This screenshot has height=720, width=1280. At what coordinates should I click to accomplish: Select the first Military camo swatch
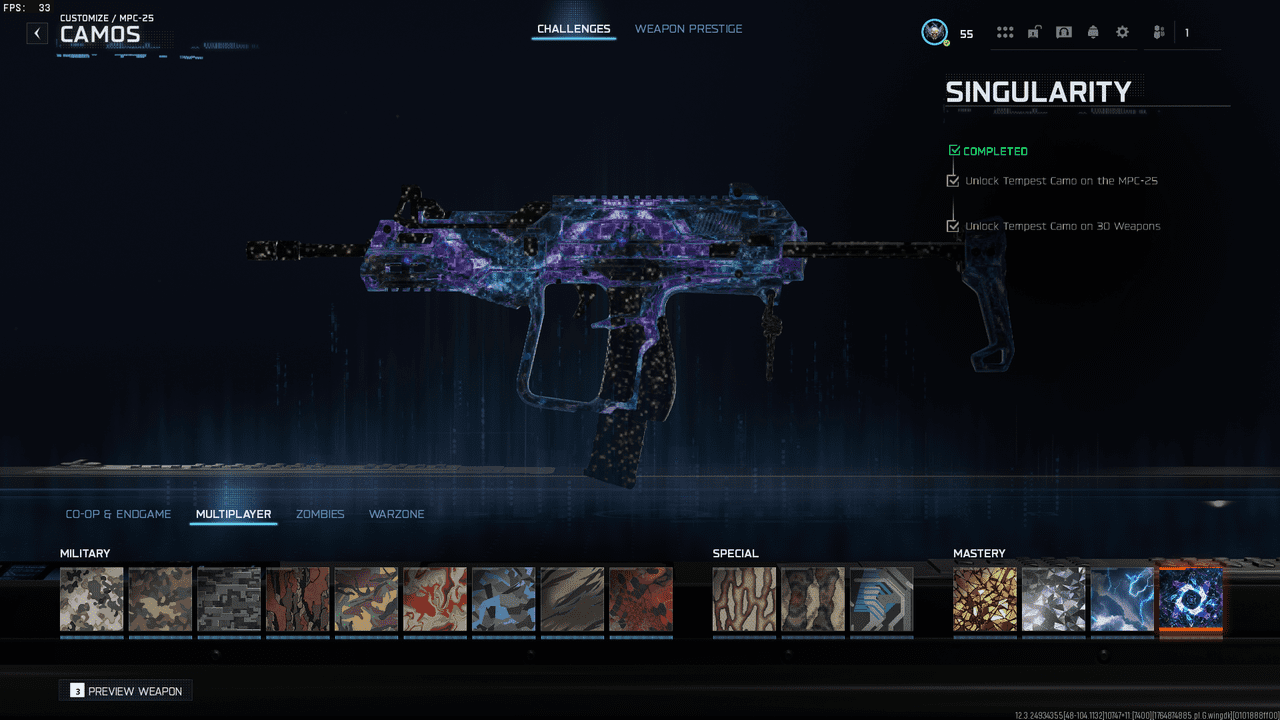click(91, 598)
